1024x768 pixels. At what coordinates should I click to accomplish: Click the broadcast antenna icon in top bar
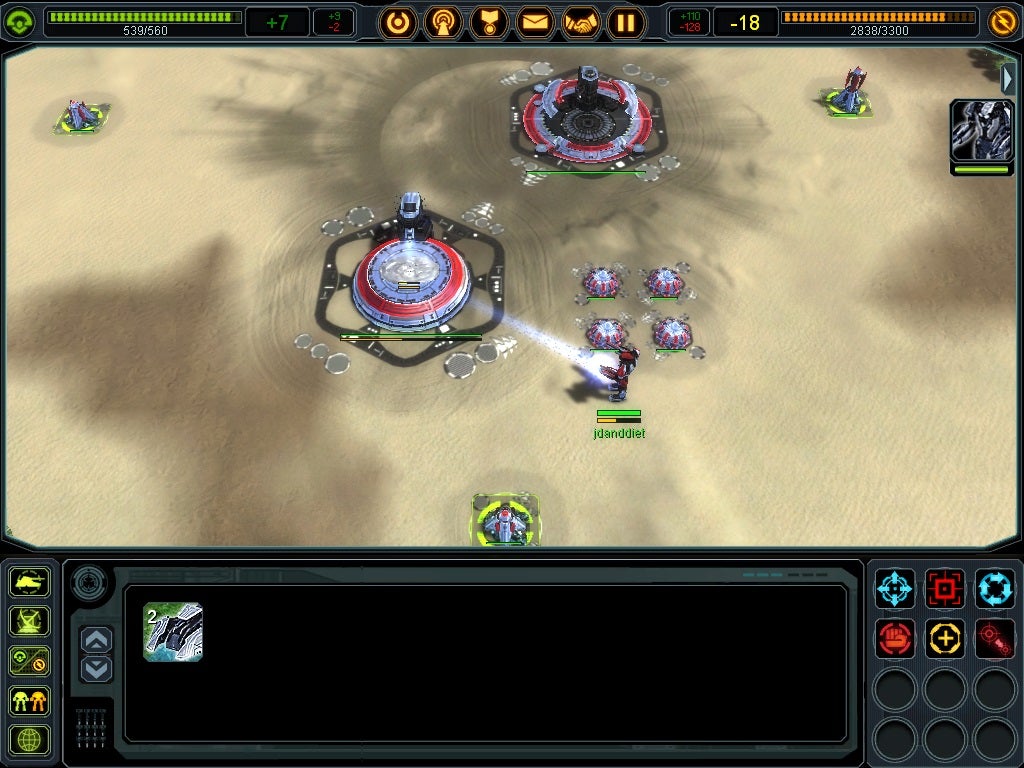tap(443, 22)
